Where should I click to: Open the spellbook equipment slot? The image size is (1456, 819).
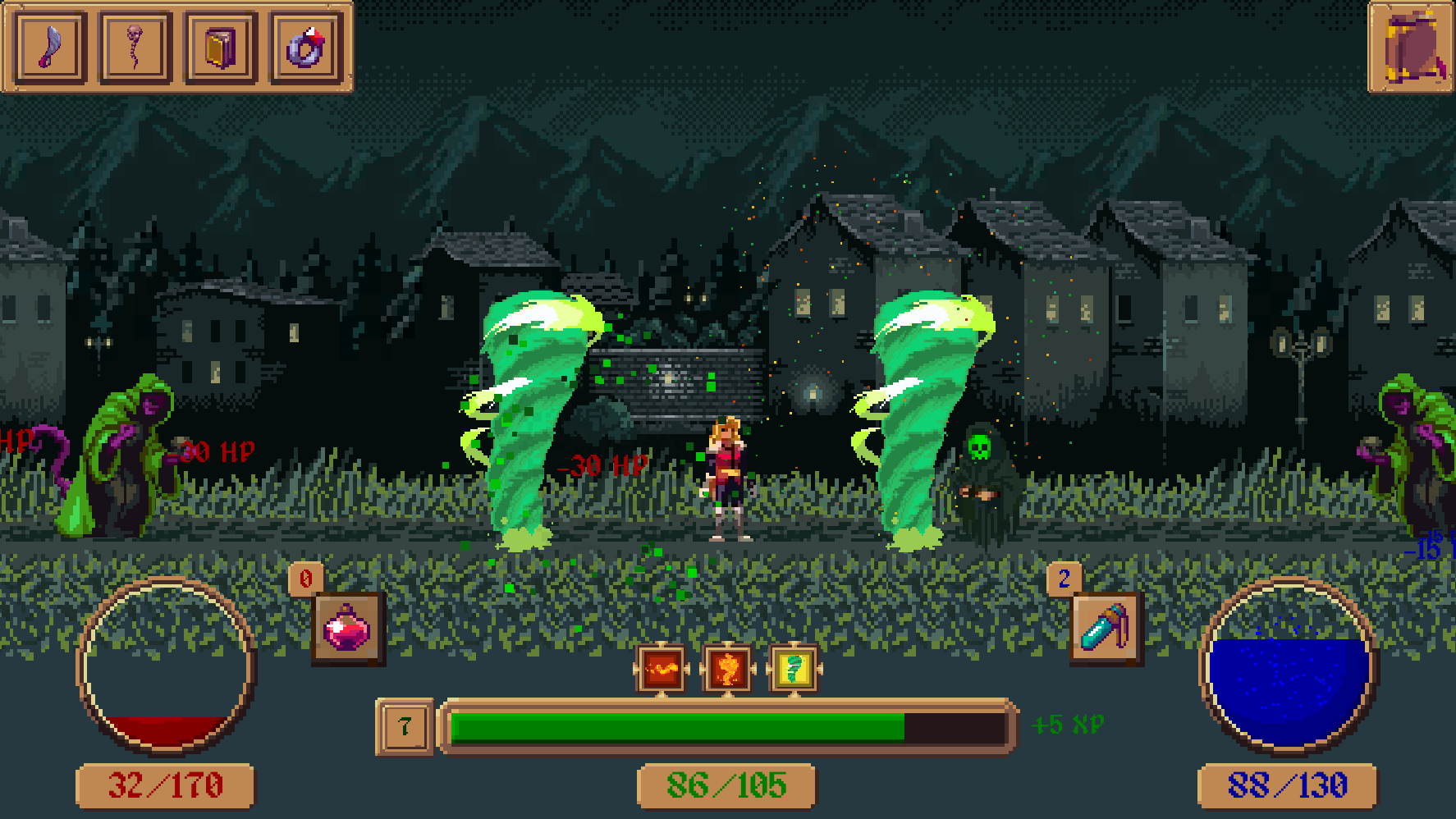(x=221, y=48)
